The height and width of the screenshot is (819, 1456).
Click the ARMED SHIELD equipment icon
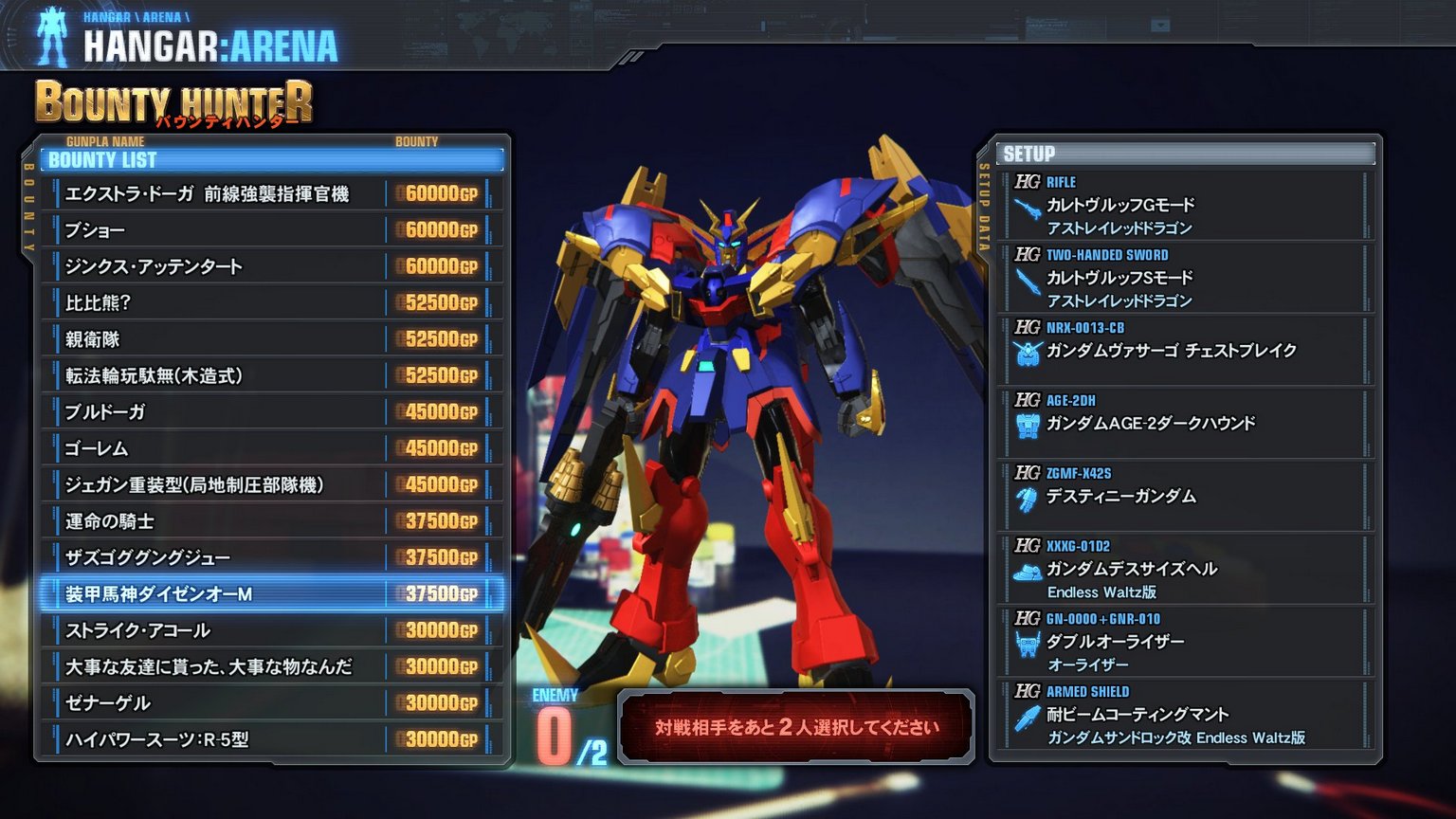coord(1028,716)
